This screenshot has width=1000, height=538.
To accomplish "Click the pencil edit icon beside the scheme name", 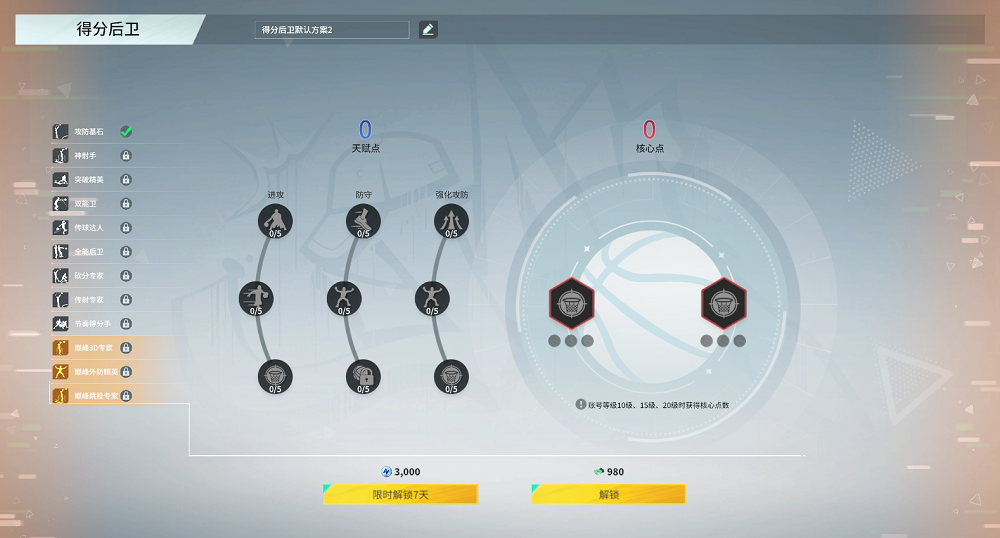I will [x=428, y=30].
